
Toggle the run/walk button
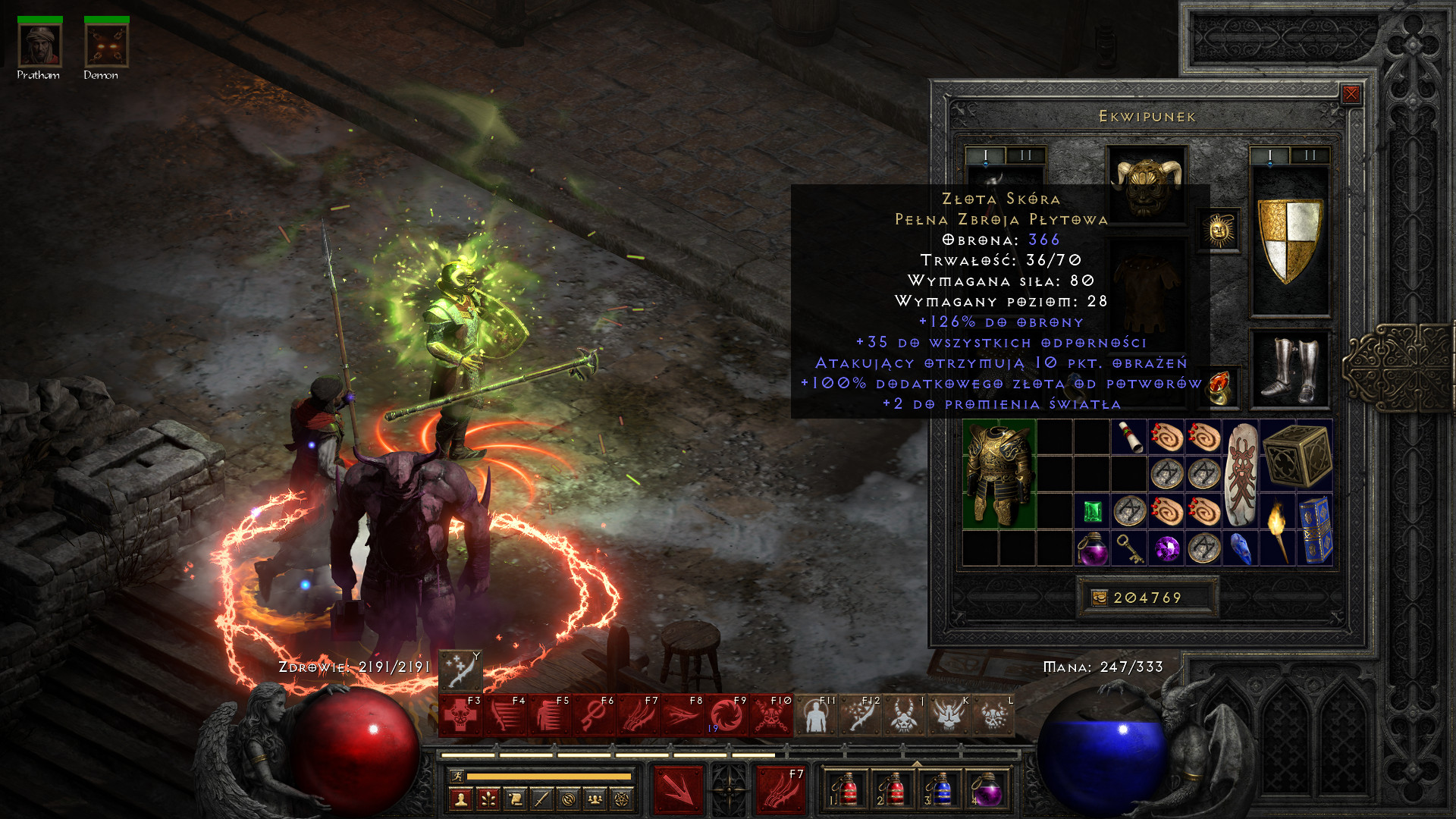point(456,776)
